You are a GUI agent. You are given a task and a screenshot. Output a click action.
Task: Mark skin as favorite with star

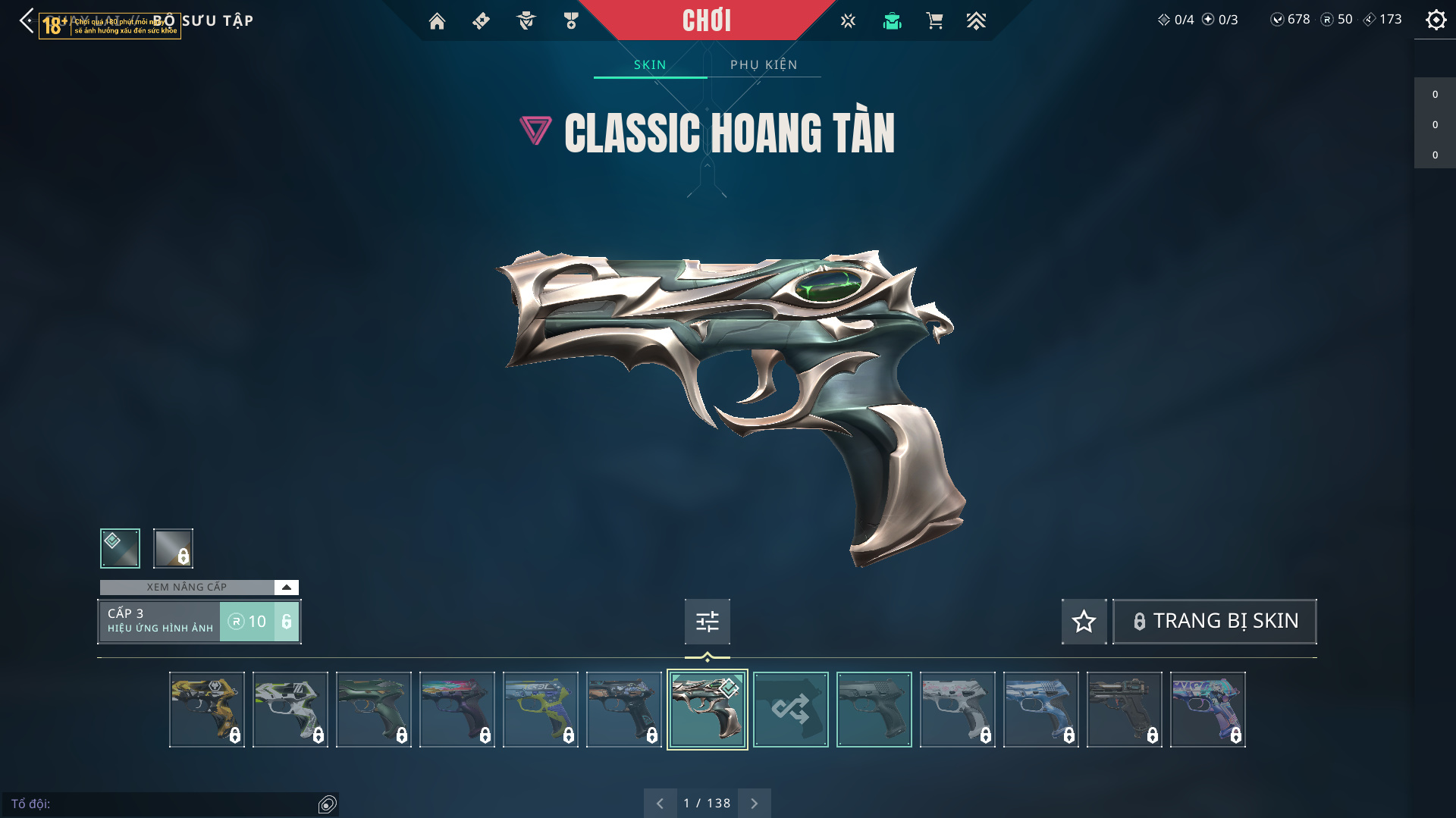tap(1084, 622)
